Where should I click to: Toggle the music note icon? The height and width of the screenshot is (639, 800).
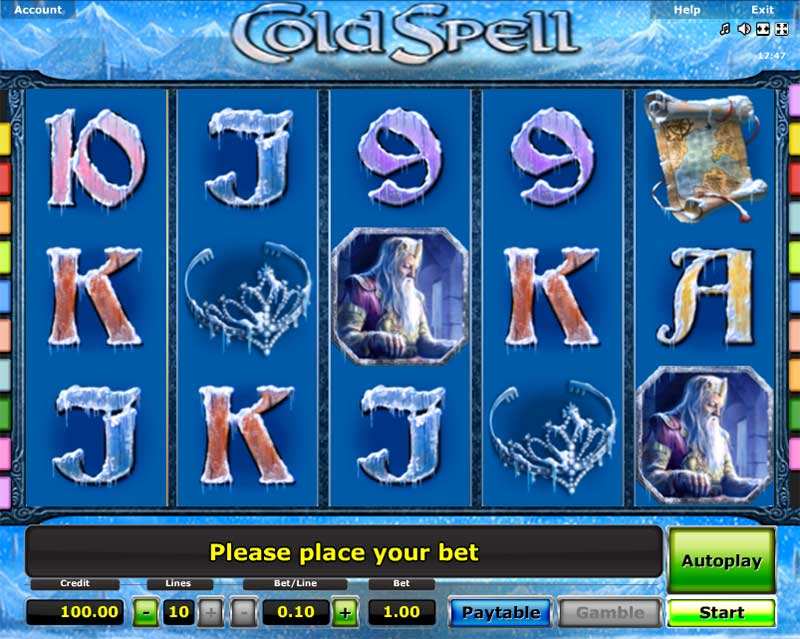click(725, 29)
